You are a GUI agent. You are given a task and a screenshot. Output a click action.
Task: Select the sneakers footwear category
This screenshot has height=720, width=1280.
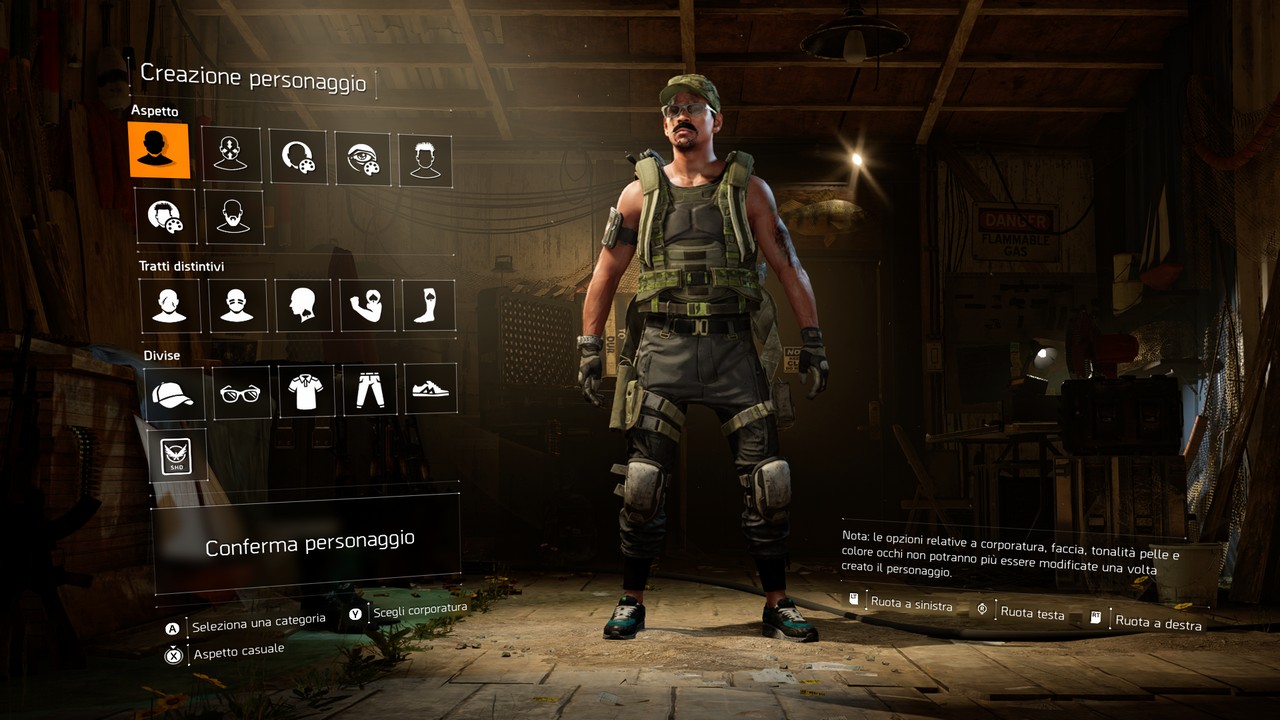[431, 388]
